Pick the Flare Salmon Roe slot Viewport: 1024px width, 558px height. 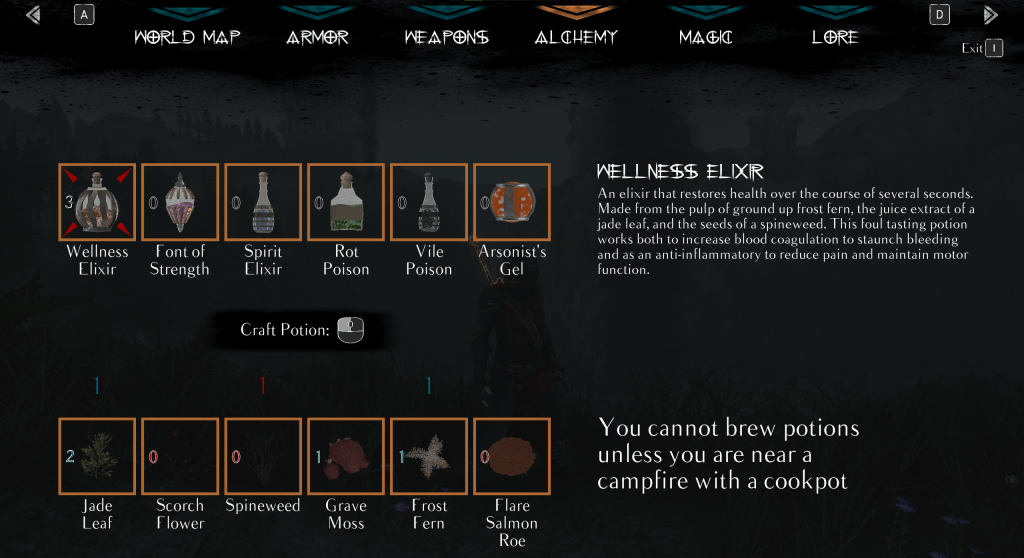(x=512, y=457)
